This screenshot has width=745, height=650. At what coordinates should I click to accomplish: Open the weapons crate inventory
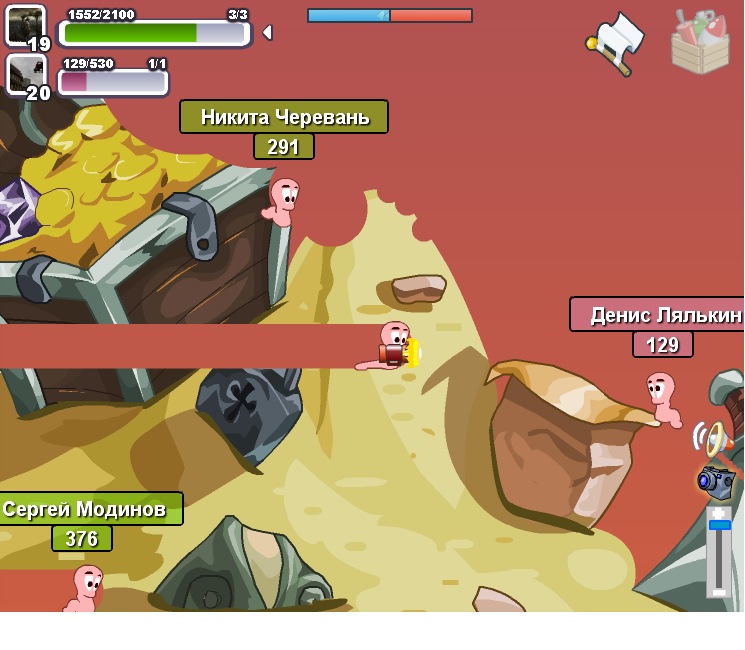point(700,43)
